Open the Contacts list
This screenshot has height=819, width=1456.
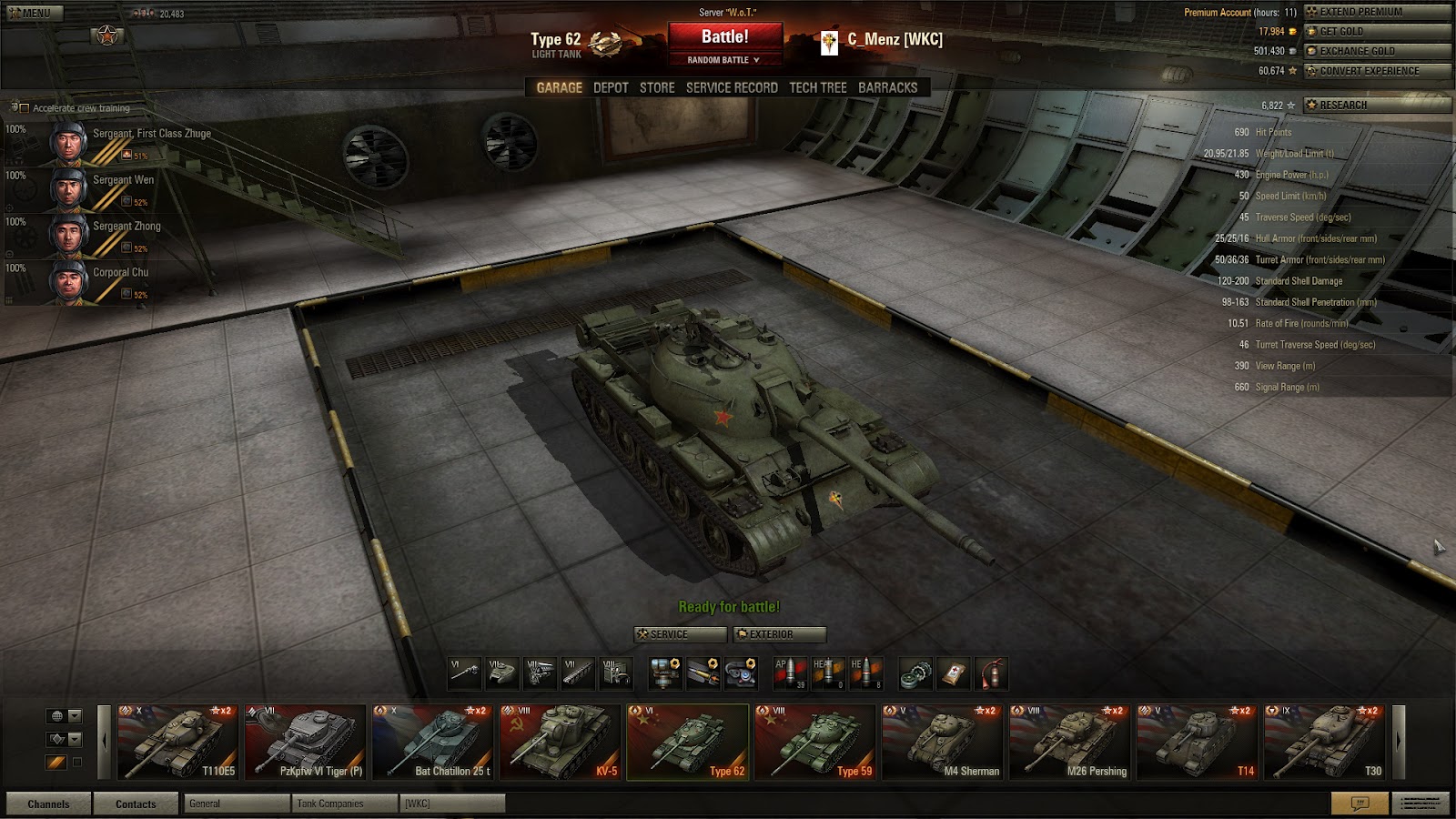[136, 804]
